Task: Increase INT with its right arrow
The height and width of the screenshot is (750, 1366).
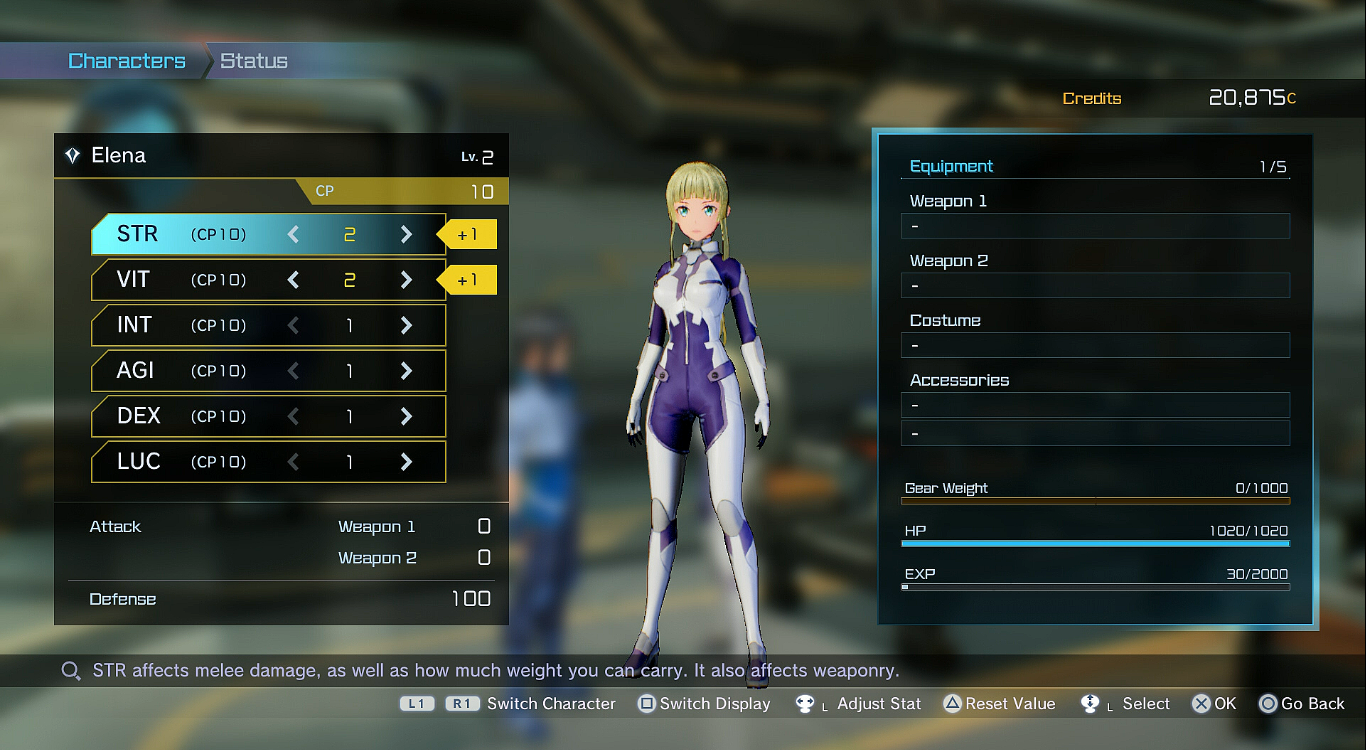Action: coord(406,325)
